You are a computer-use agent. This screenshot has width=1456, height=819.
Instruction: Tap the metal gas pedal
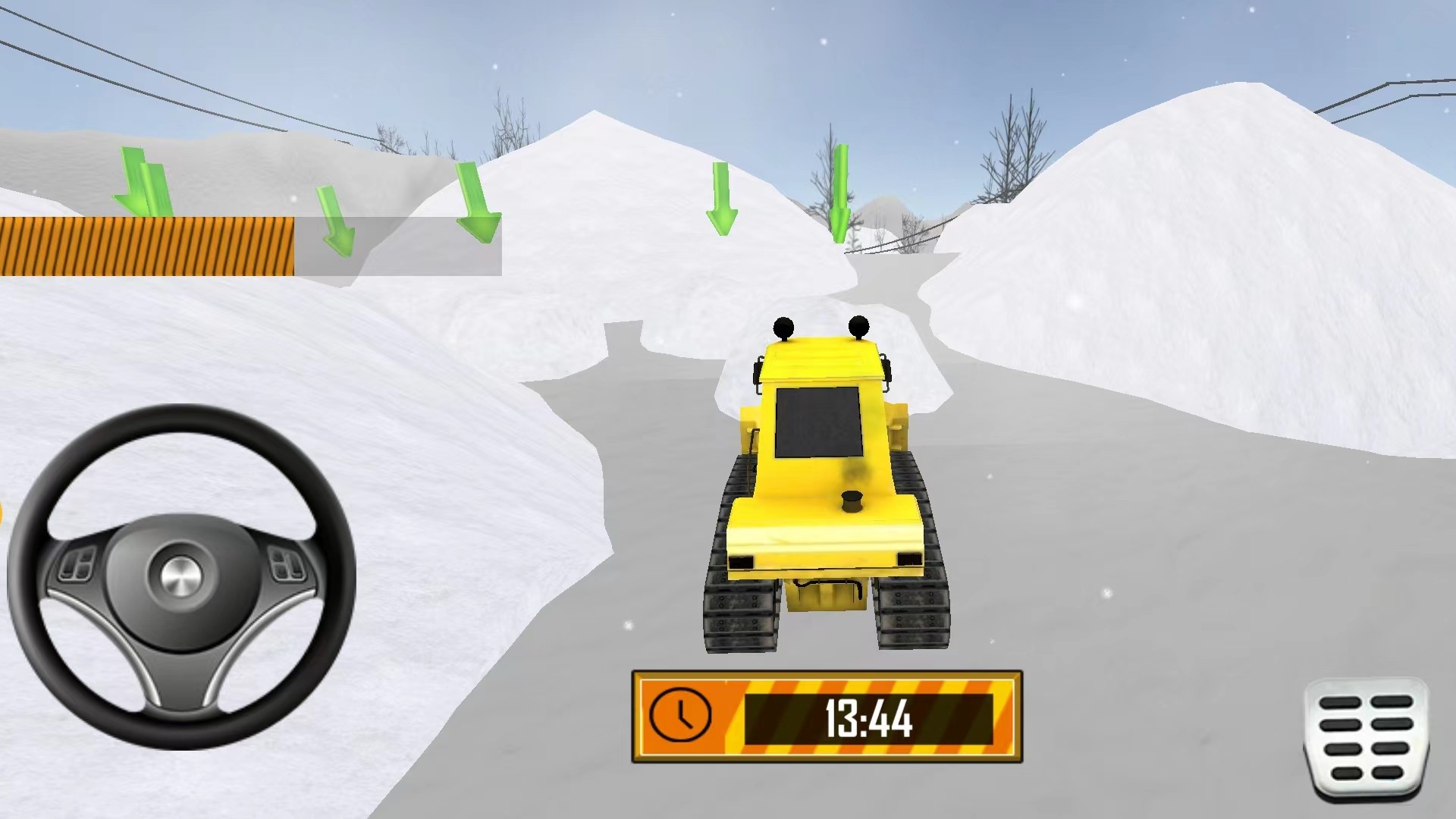tap(1367, 739)
